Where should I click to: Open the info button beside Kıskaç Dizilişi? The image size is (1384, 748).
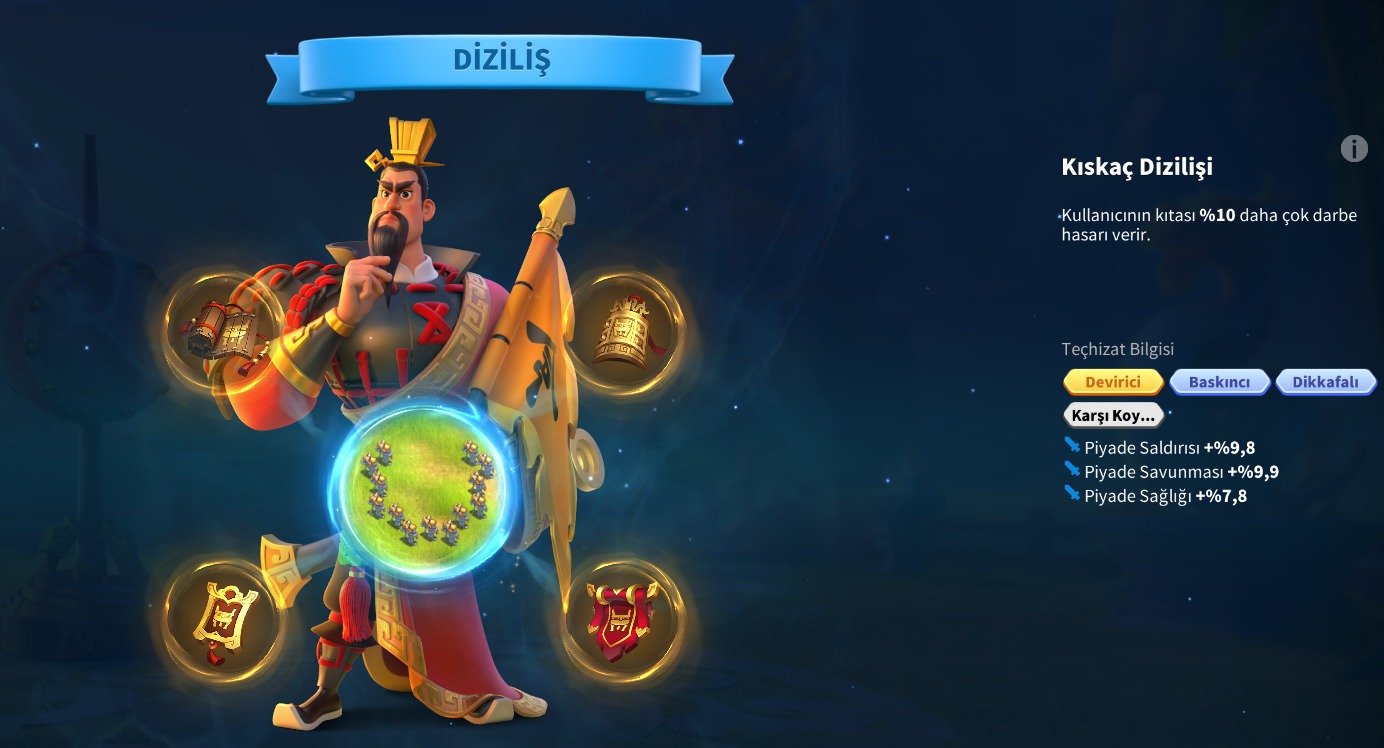tap(1353, 149)
